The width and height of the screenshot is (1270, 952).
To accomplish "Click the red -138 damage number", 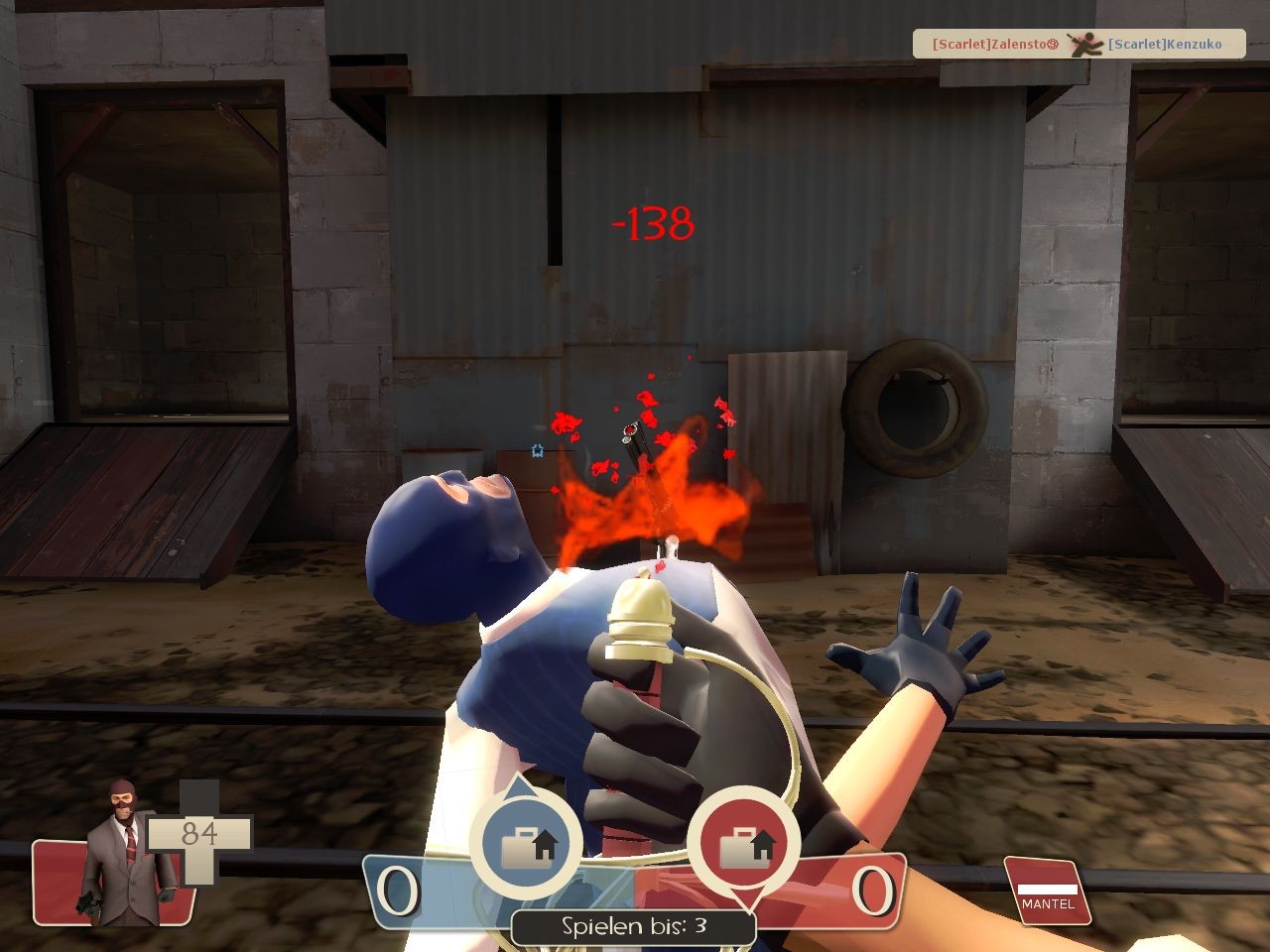I will tap(653, 224).
